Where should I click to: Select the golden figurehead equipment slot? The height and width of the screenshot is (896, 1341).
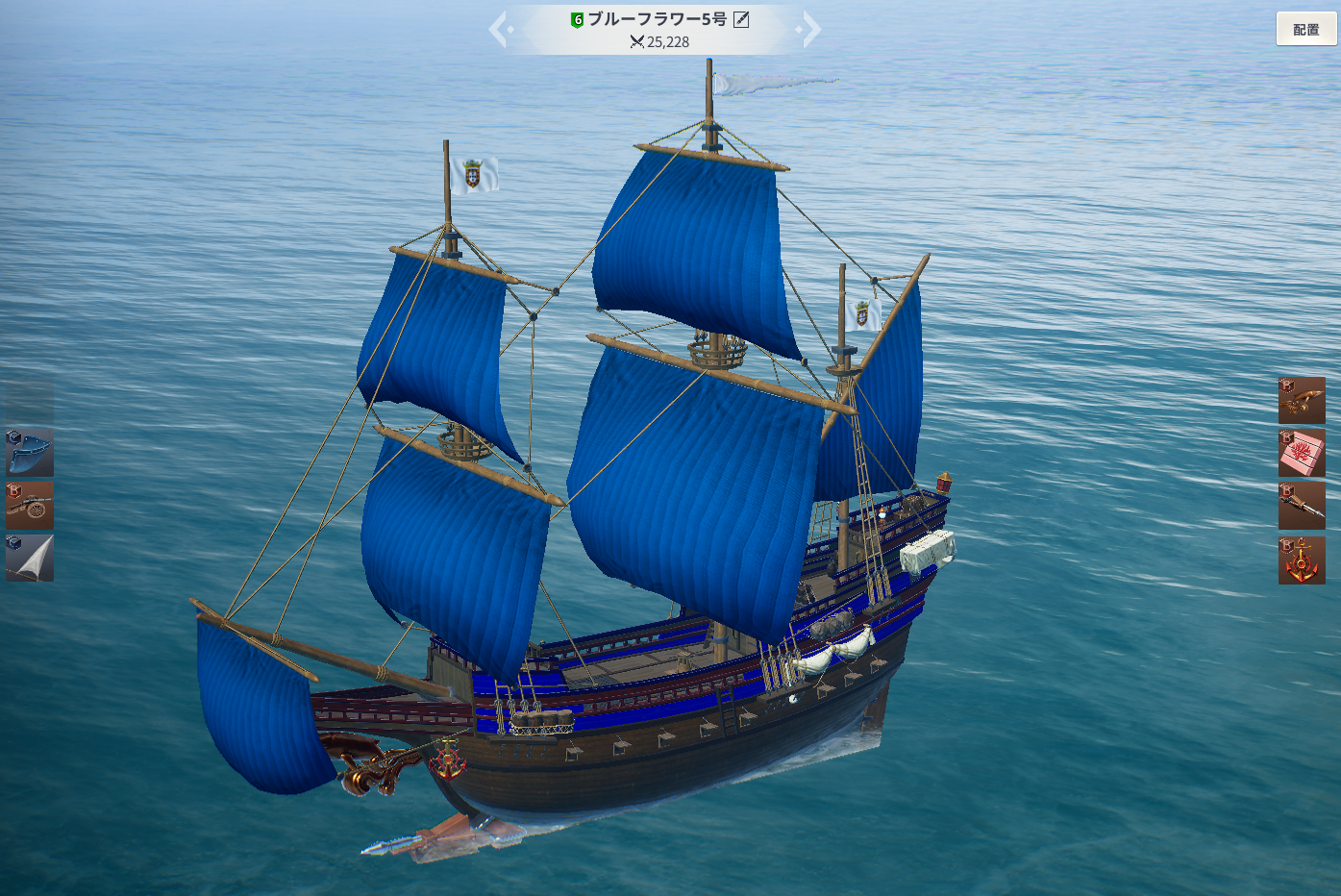point(1302,400)
